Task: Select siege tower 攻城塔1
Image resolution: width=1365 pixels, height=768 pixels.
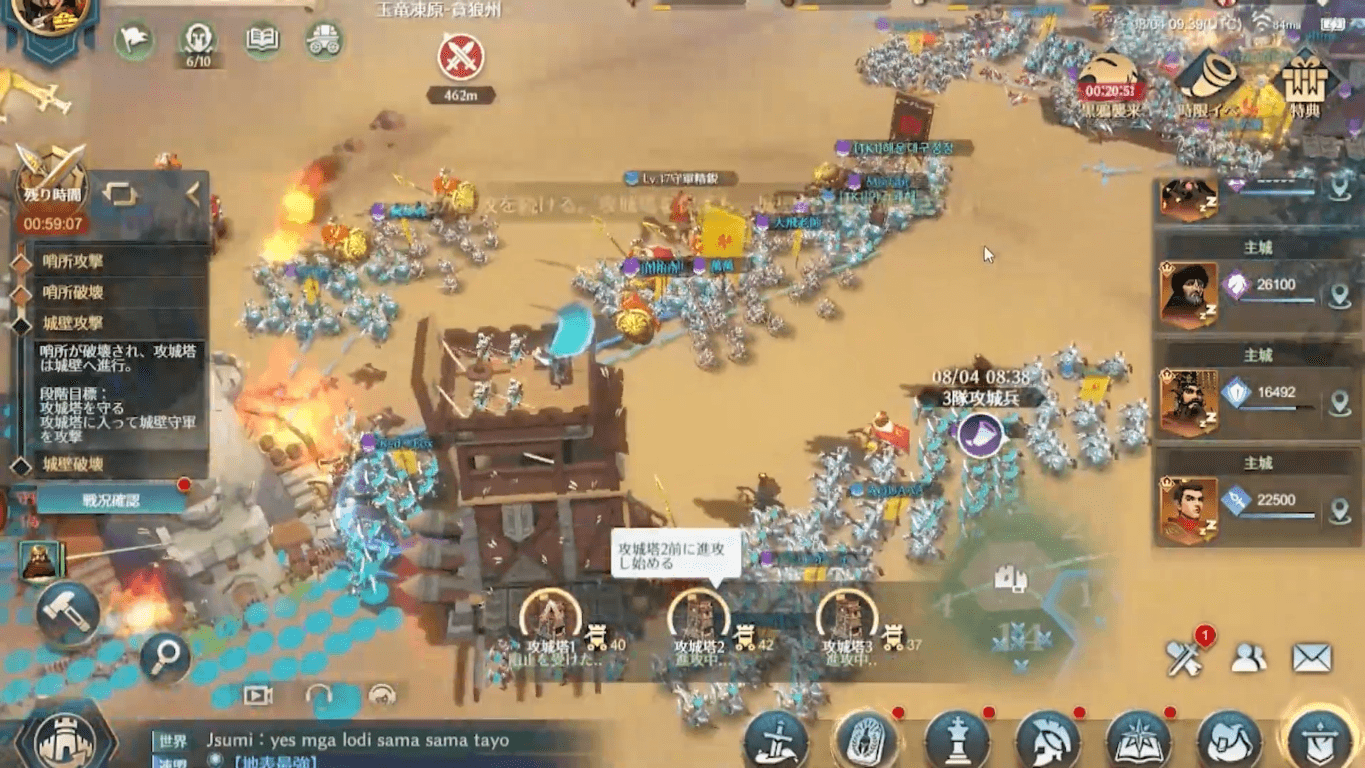Action: click(x=548, y=615)
